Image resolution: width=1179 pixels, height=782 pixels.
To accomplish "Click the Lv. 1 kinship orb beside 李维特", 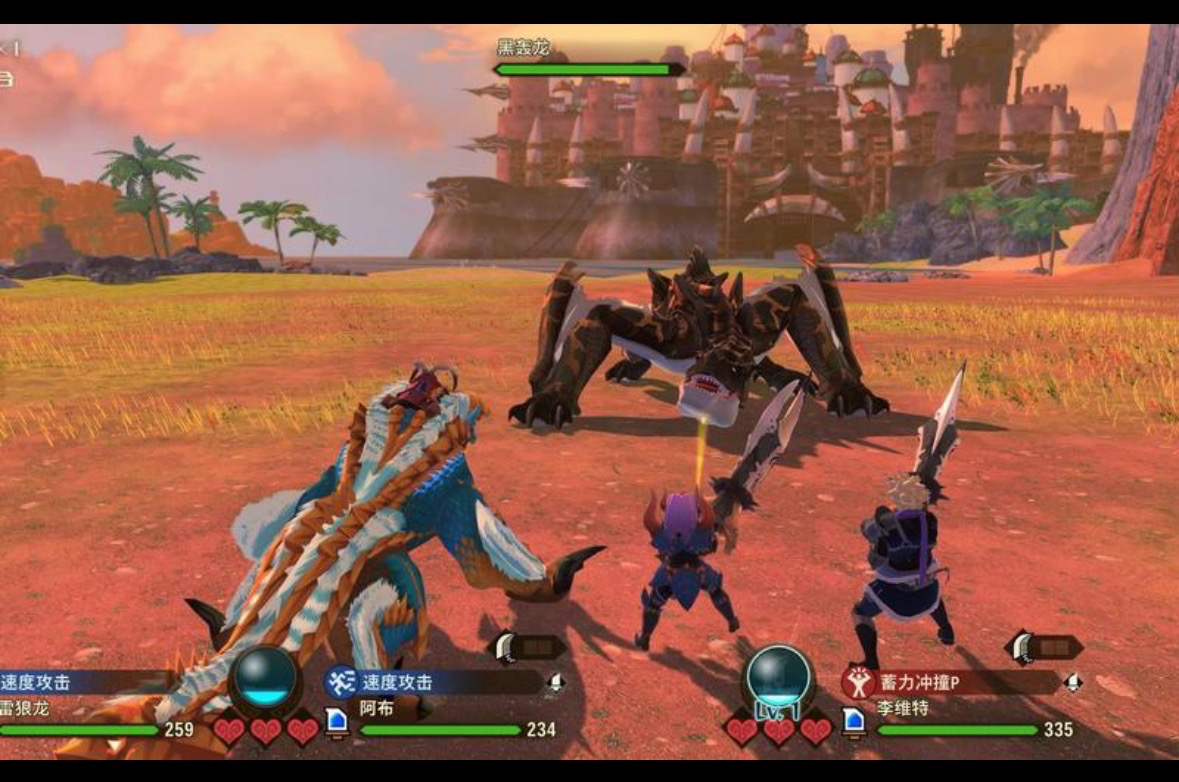I will 779,678.
